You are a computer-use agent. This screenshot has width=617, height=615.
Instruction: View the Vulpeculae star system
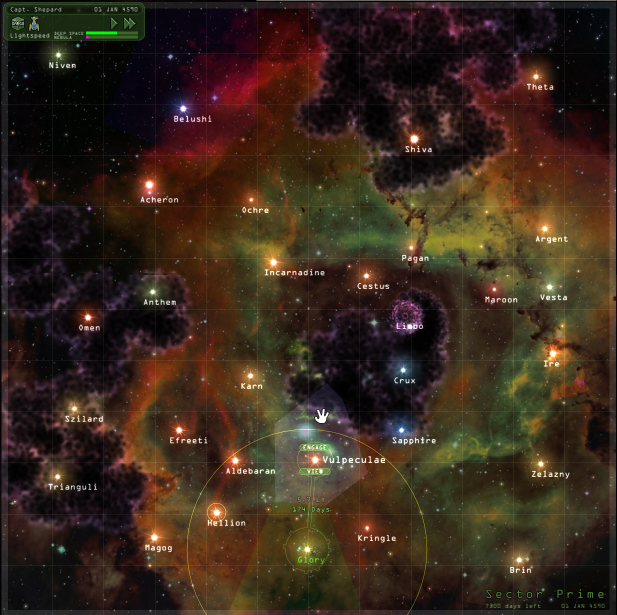[313, 471]
